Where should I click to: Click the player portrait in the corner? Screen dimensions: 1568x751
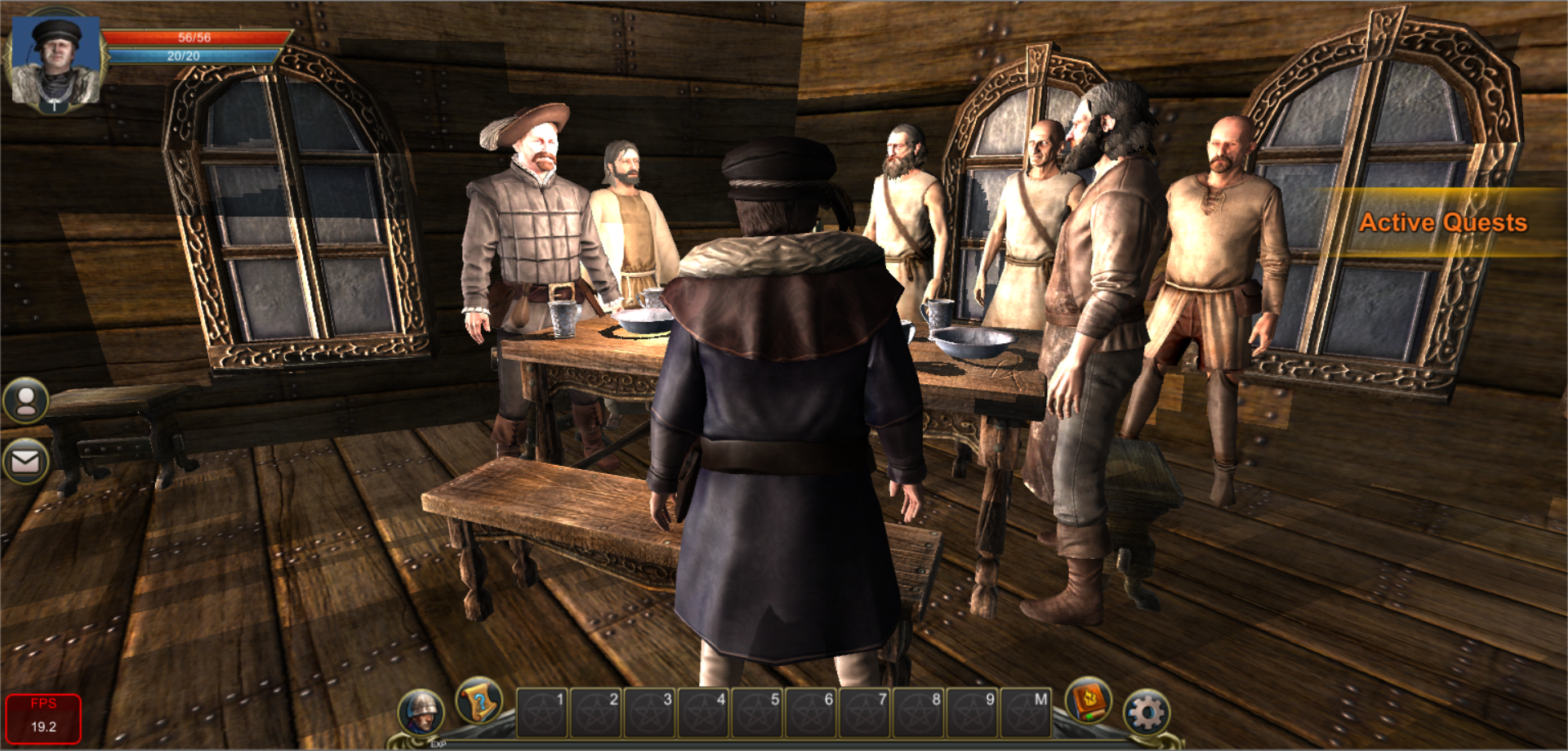pyautogui.click(x=56, y=61)
